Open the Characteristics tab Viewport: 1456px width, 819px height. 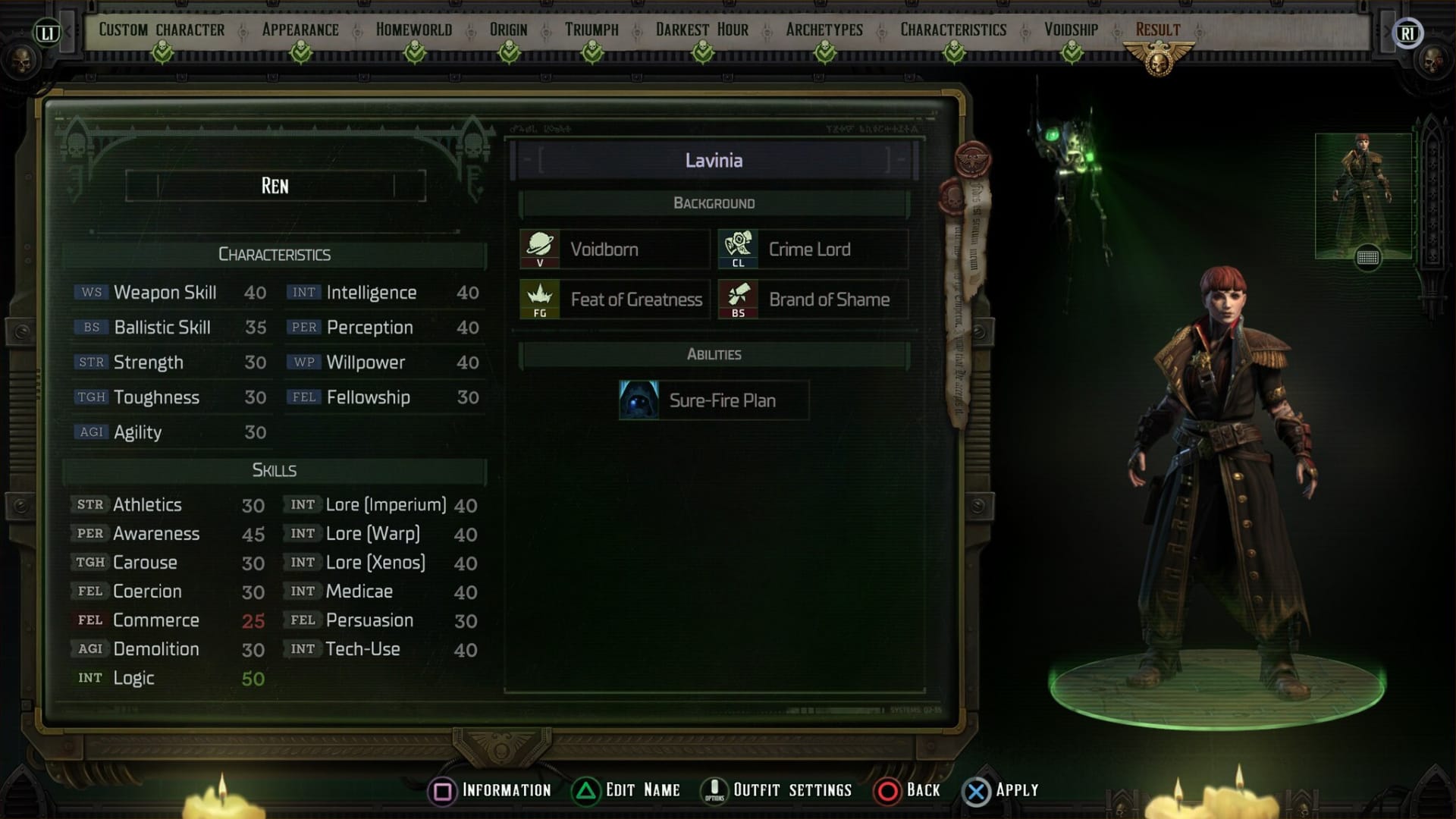tap(952, 30)
